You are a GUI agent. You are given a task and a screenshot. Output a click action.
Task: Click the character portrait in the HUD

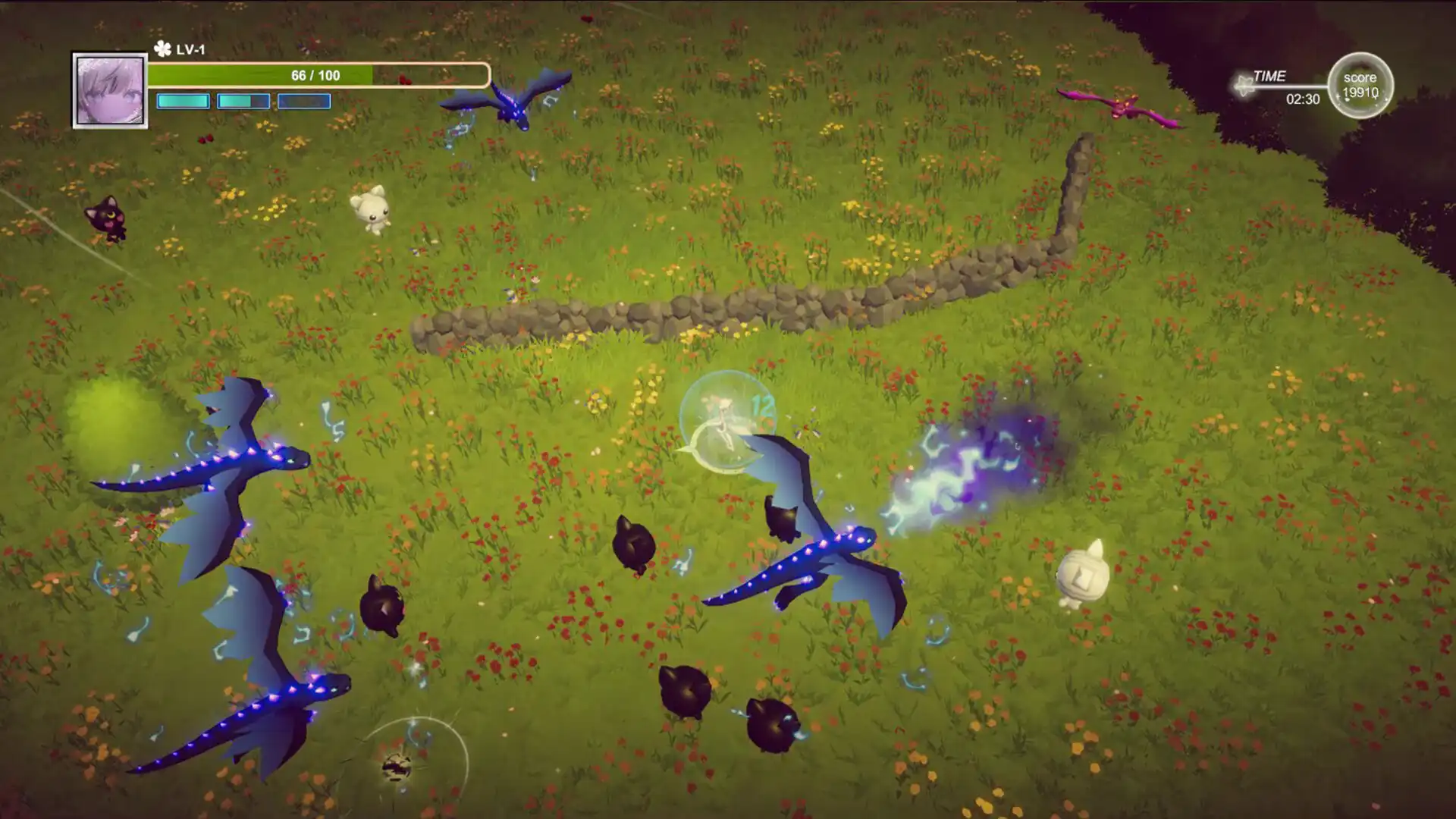tap(110, 90)
